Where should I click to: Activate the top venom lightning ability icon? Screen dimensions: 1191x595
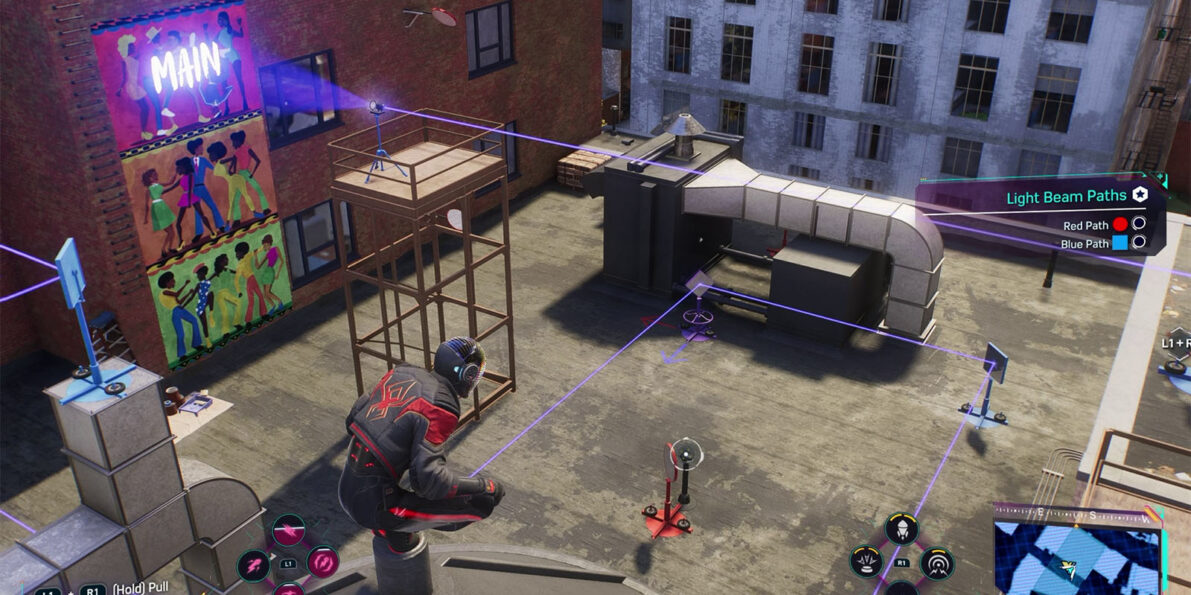tap(289, 529)
